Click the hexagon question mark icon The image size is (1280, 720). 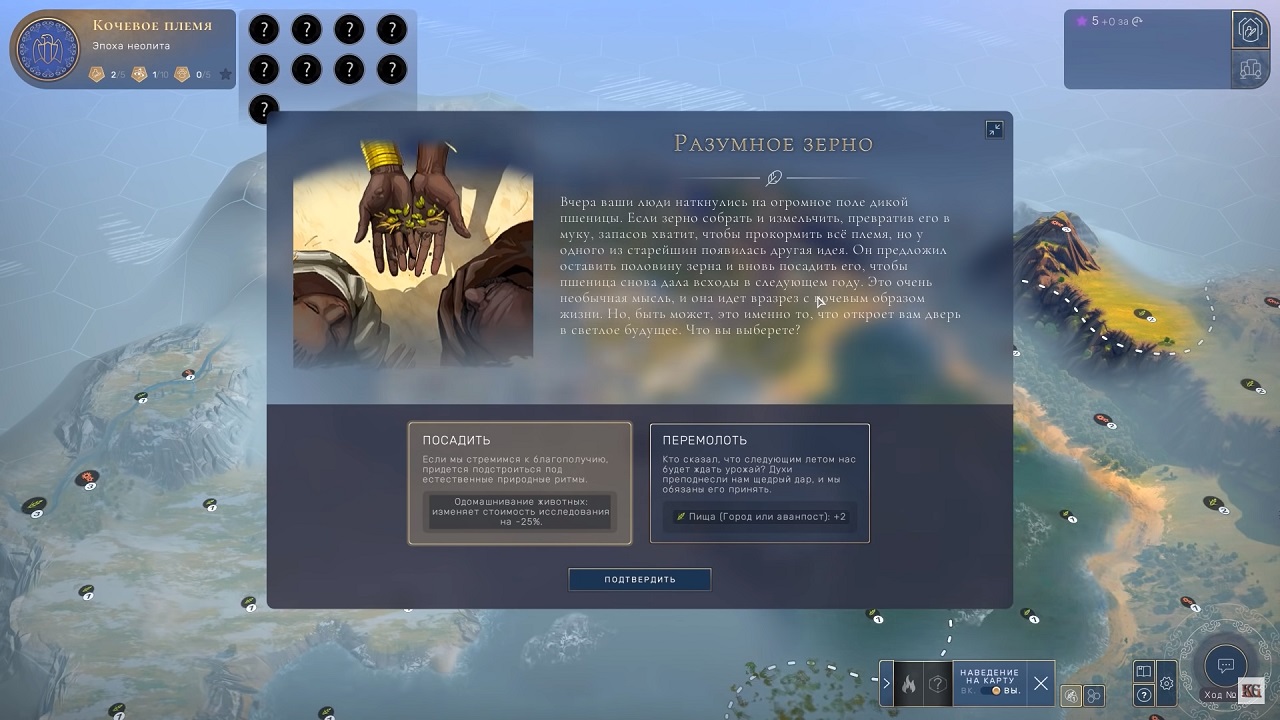[x=937, y=684]
